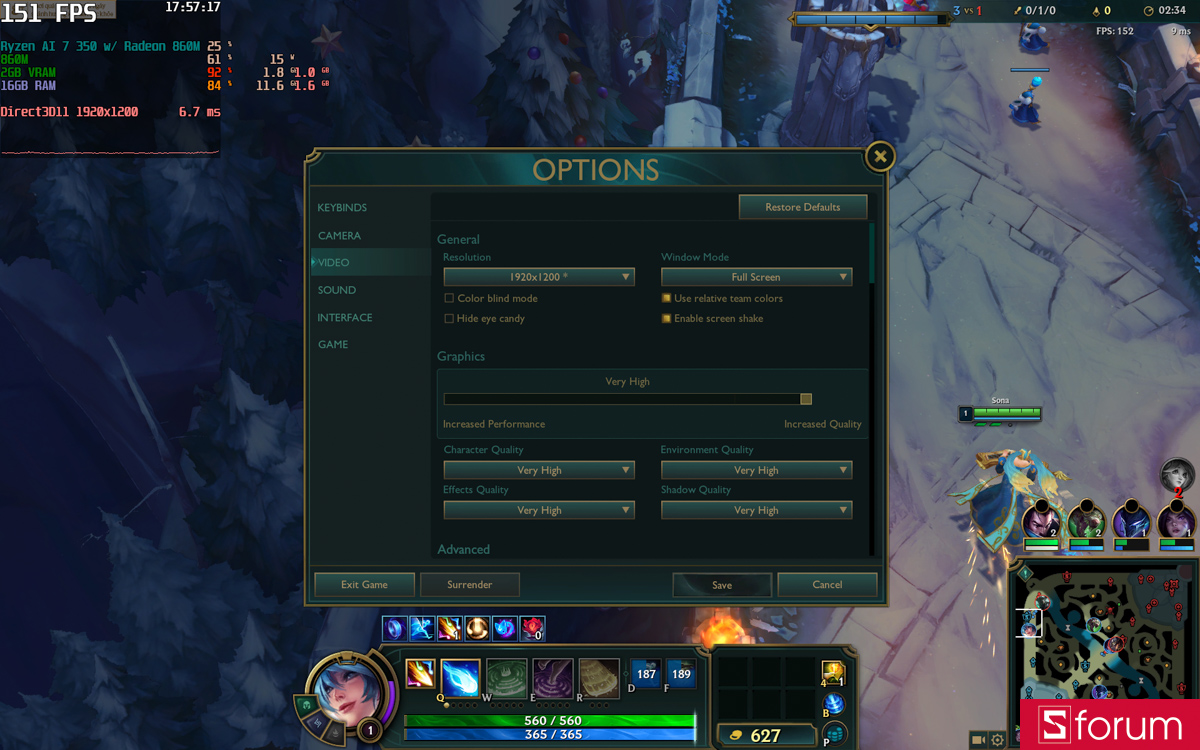Open the Game settings section

(x=333, y=345)
